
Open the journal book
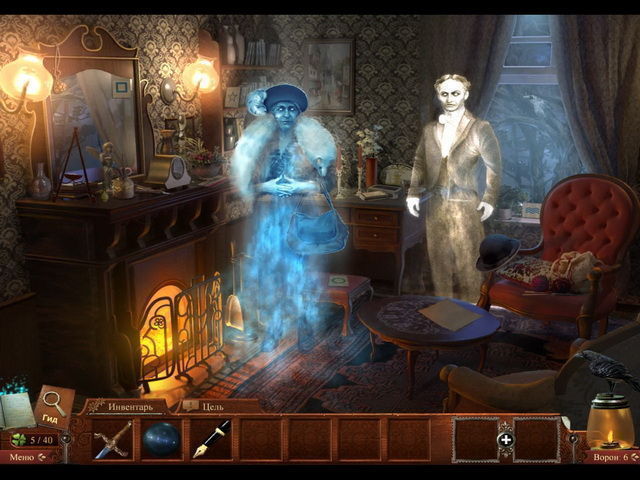coord(18,409)
